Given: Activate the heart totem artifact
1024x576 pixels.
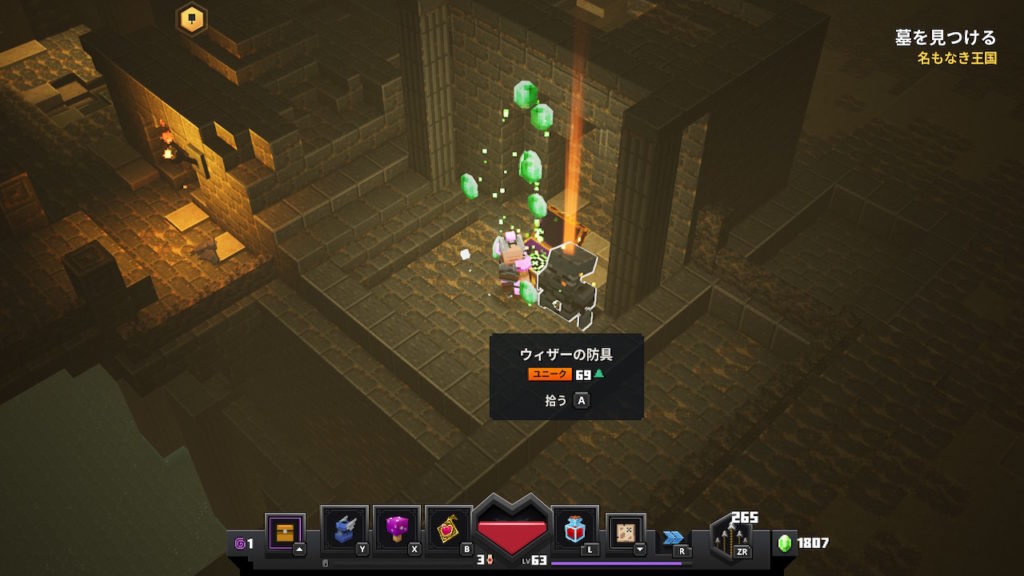Looking at the screenshot, I should click(448, 528).
